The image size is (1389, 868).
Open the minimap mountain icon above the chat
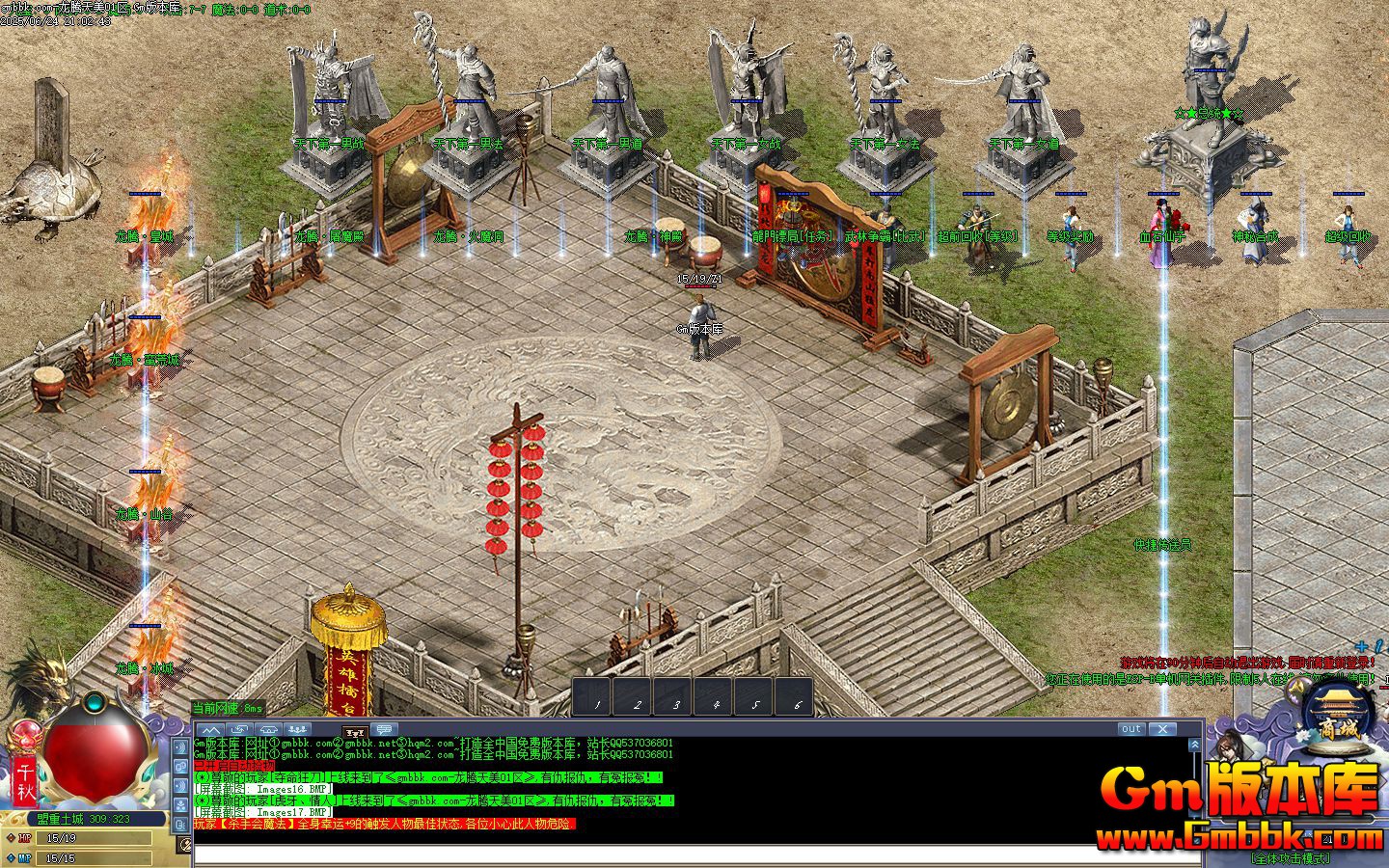click(212, 730)
